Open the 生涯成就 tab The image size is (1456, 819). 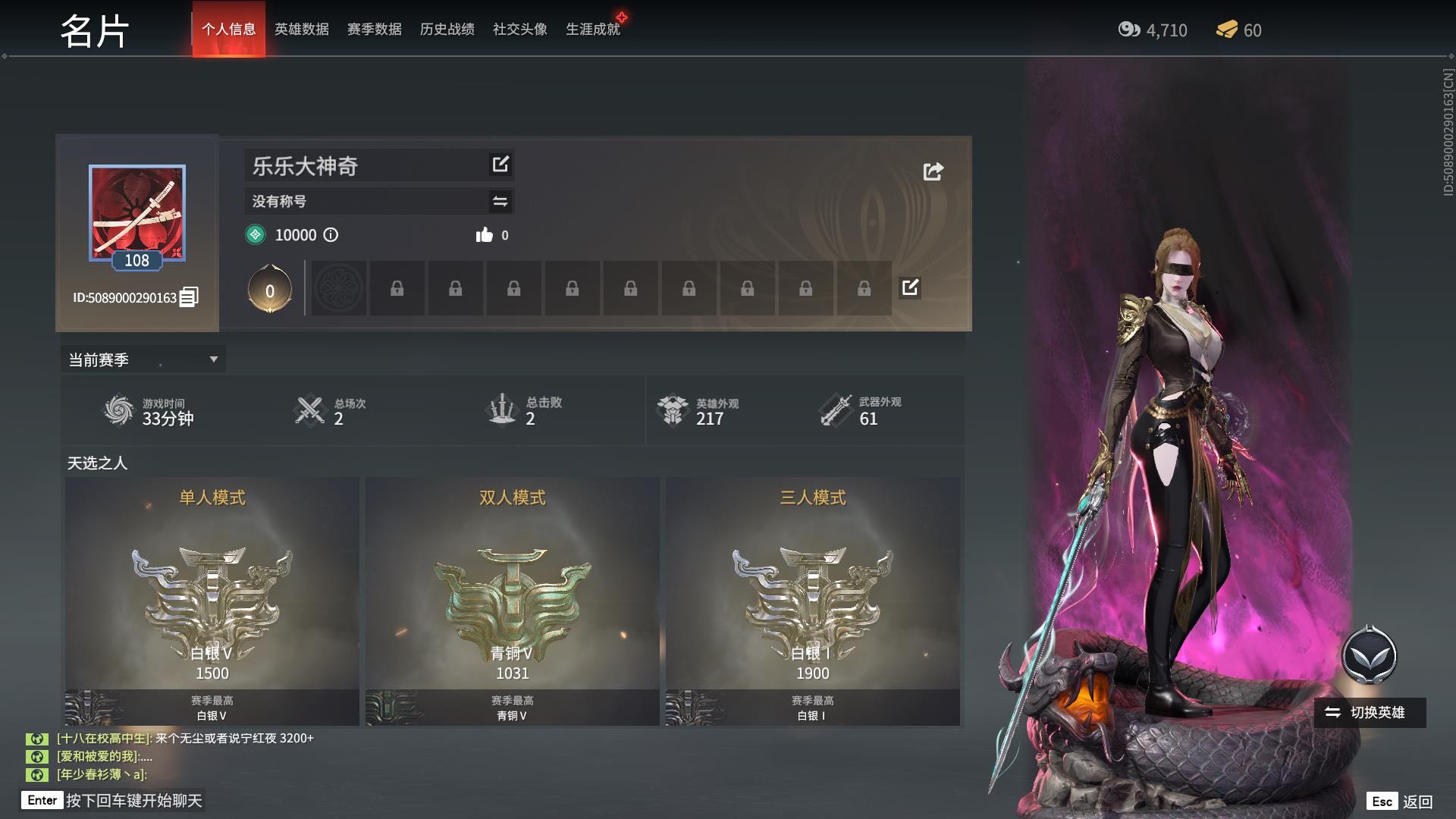(x=592, y=30)
